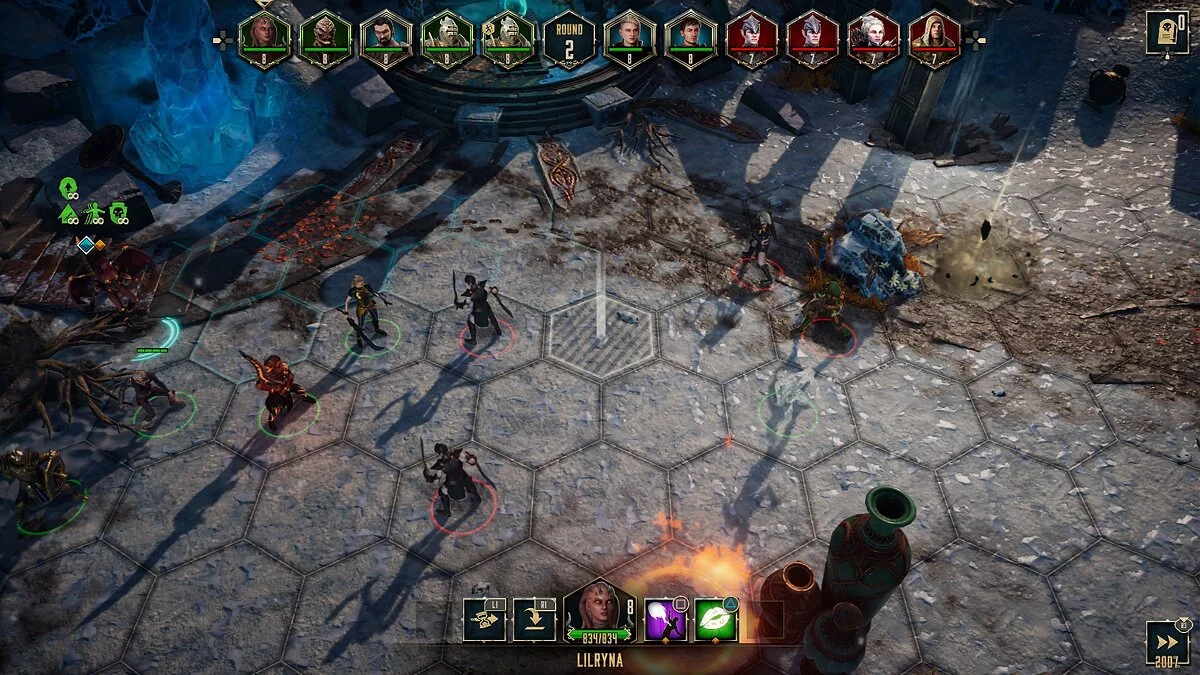The width and height of the screenshot is (1200, 675).
Task: Inspect the green skull shield buff icon
Action: 119,212
